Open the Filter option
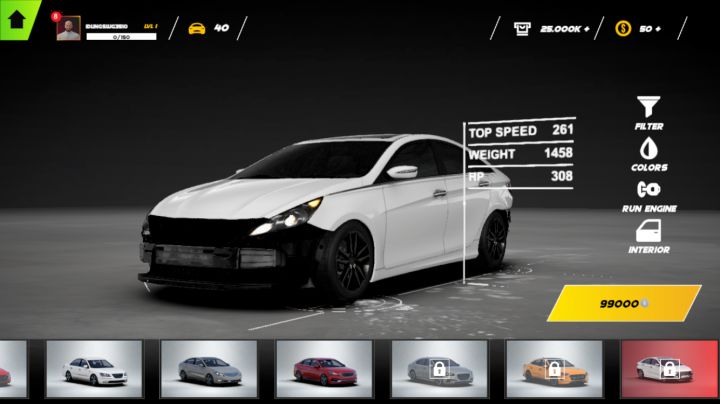This screenshot has width=720, height=404. [x=648, y=111]
